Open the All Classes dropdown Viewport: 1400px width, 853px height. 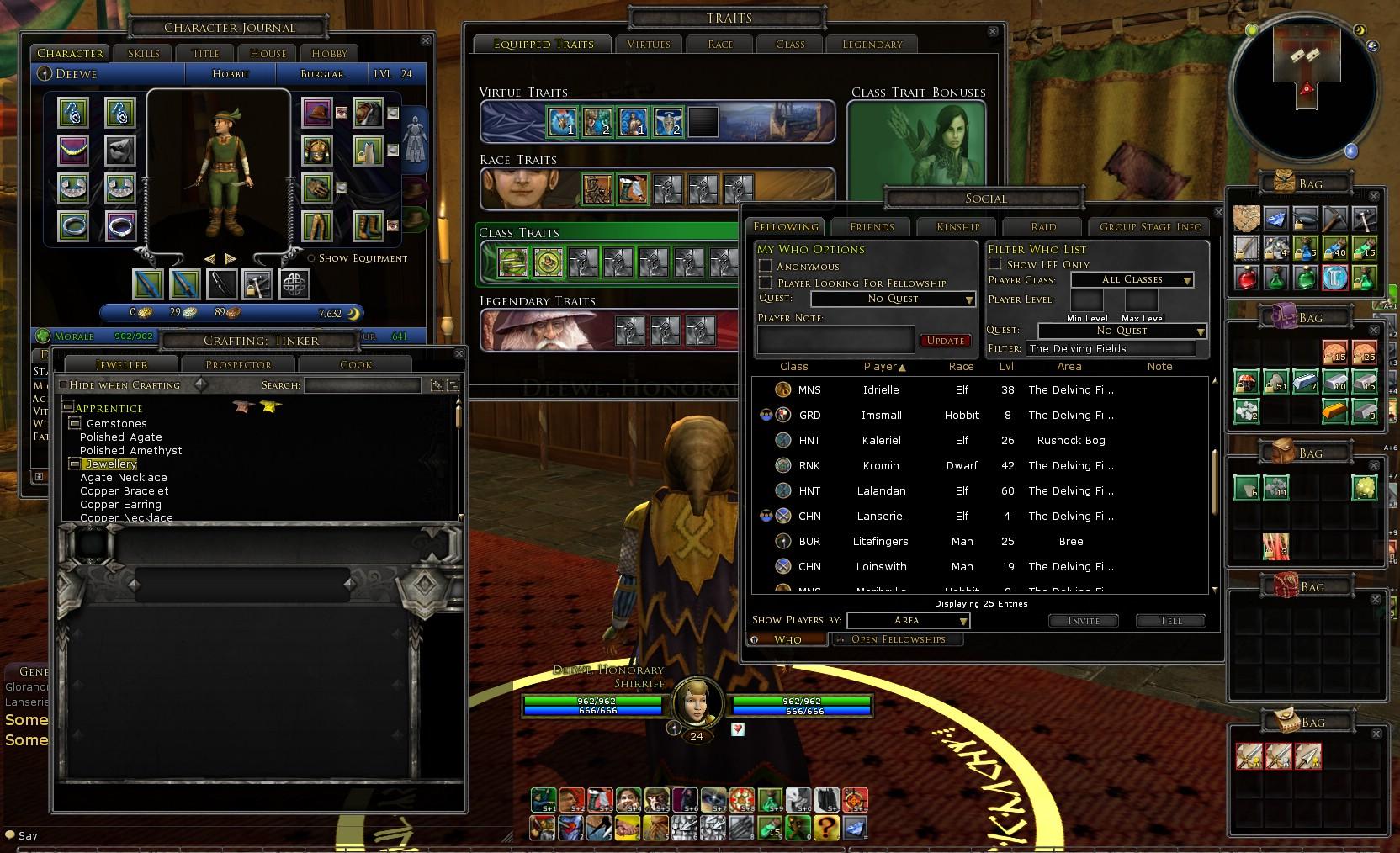pos(1132,279)
